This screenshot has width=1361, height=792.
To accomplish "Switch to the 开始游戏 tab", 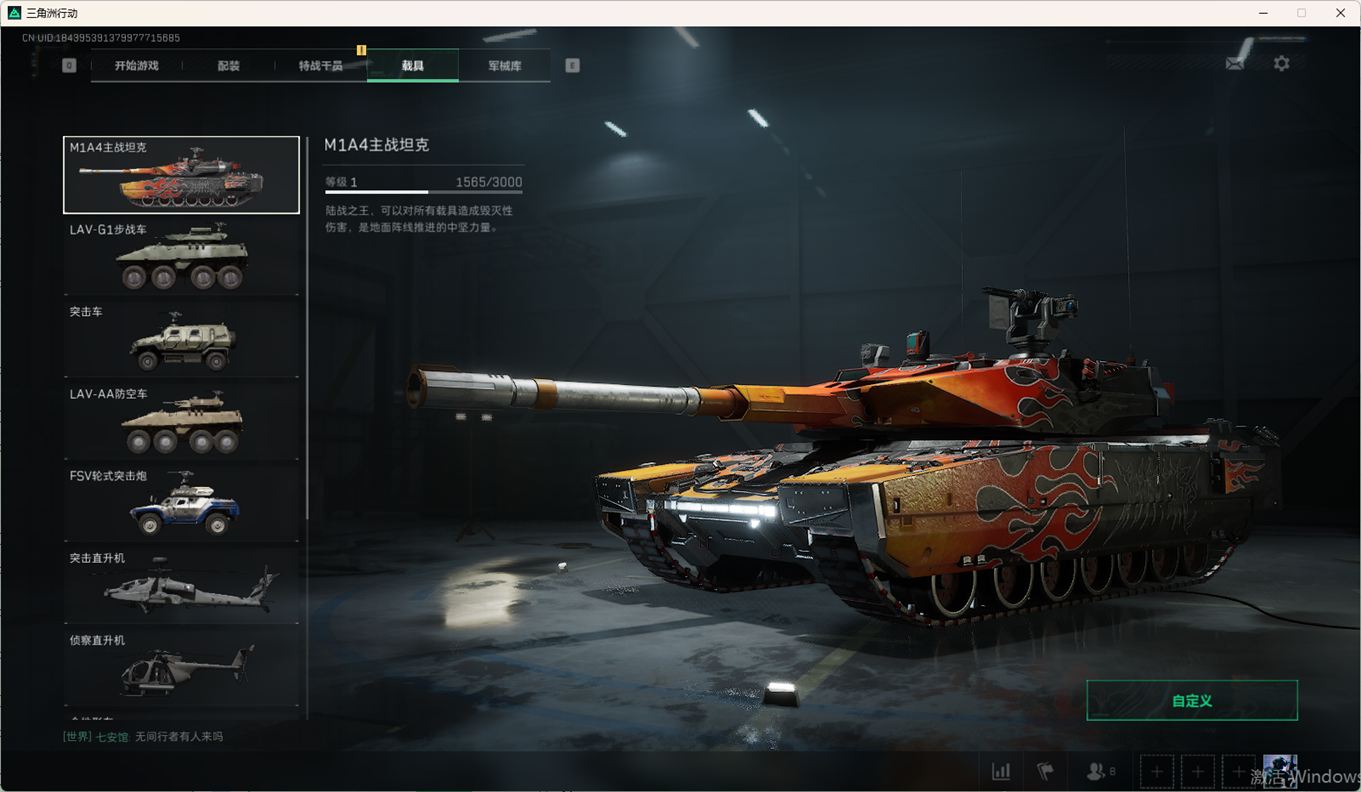I will coord(136,66).
